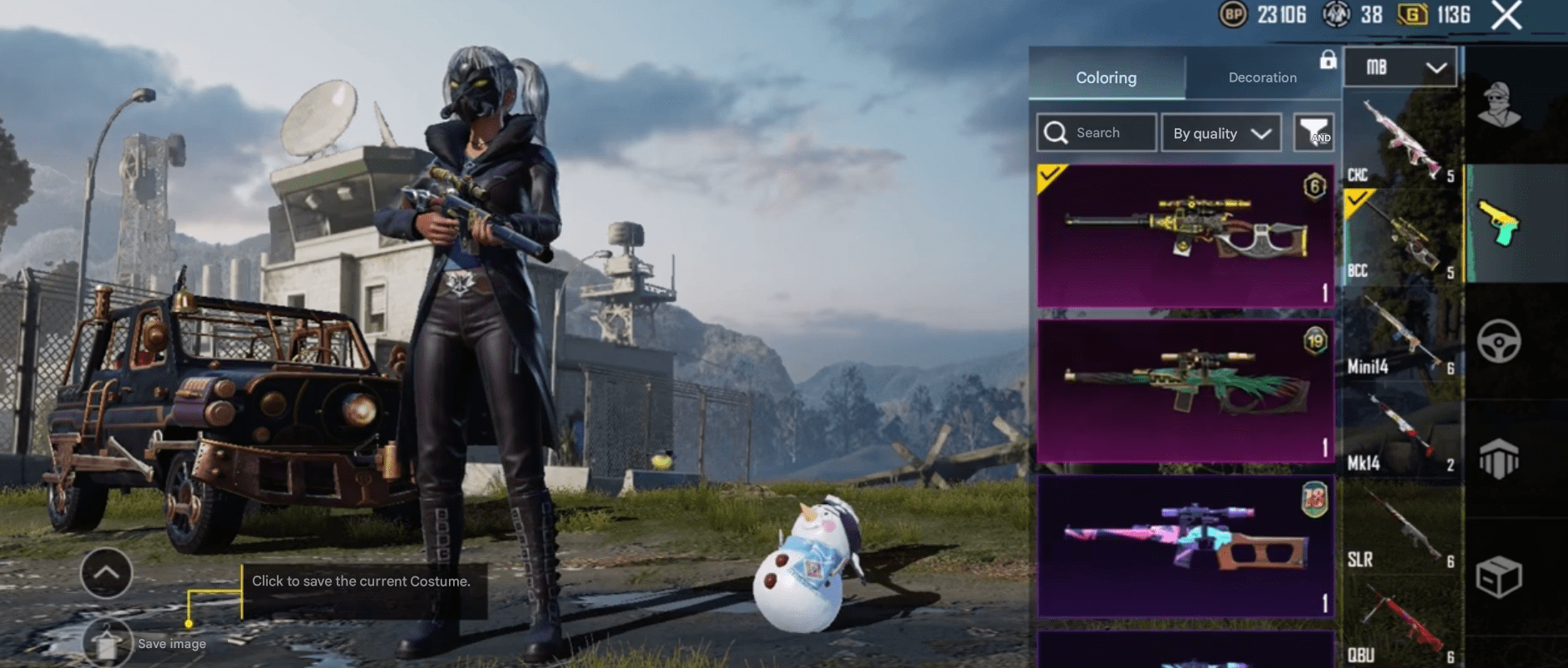Pick the pink and cyan sniper skin
Screen dimensions: 1568x668
pos(1185,546)
